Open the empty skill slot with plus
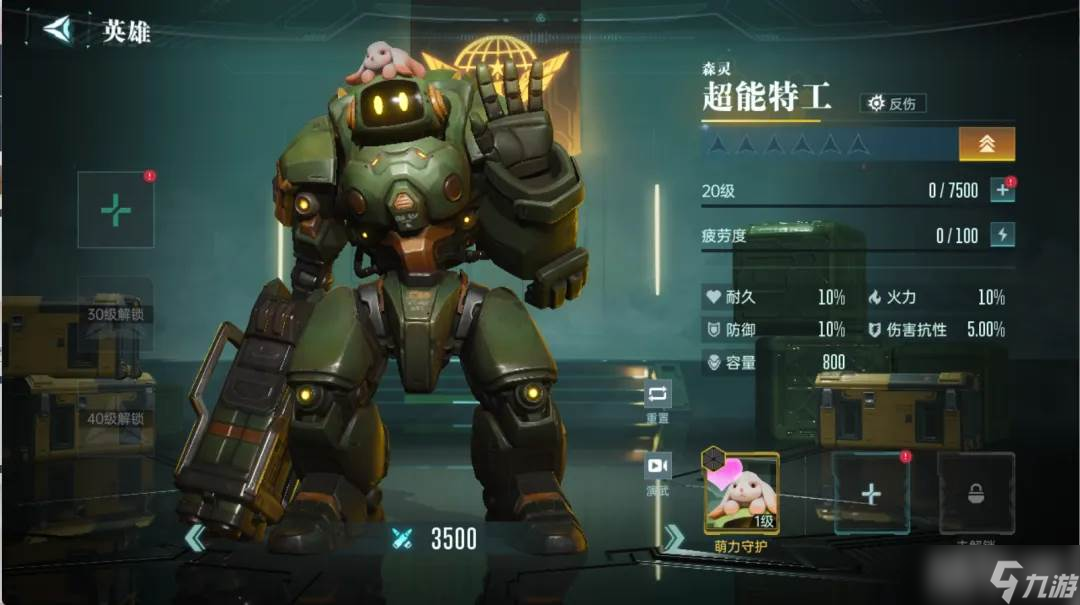Image resolution: width=1080 pixels, height=605 pixels. coord(871,493)
